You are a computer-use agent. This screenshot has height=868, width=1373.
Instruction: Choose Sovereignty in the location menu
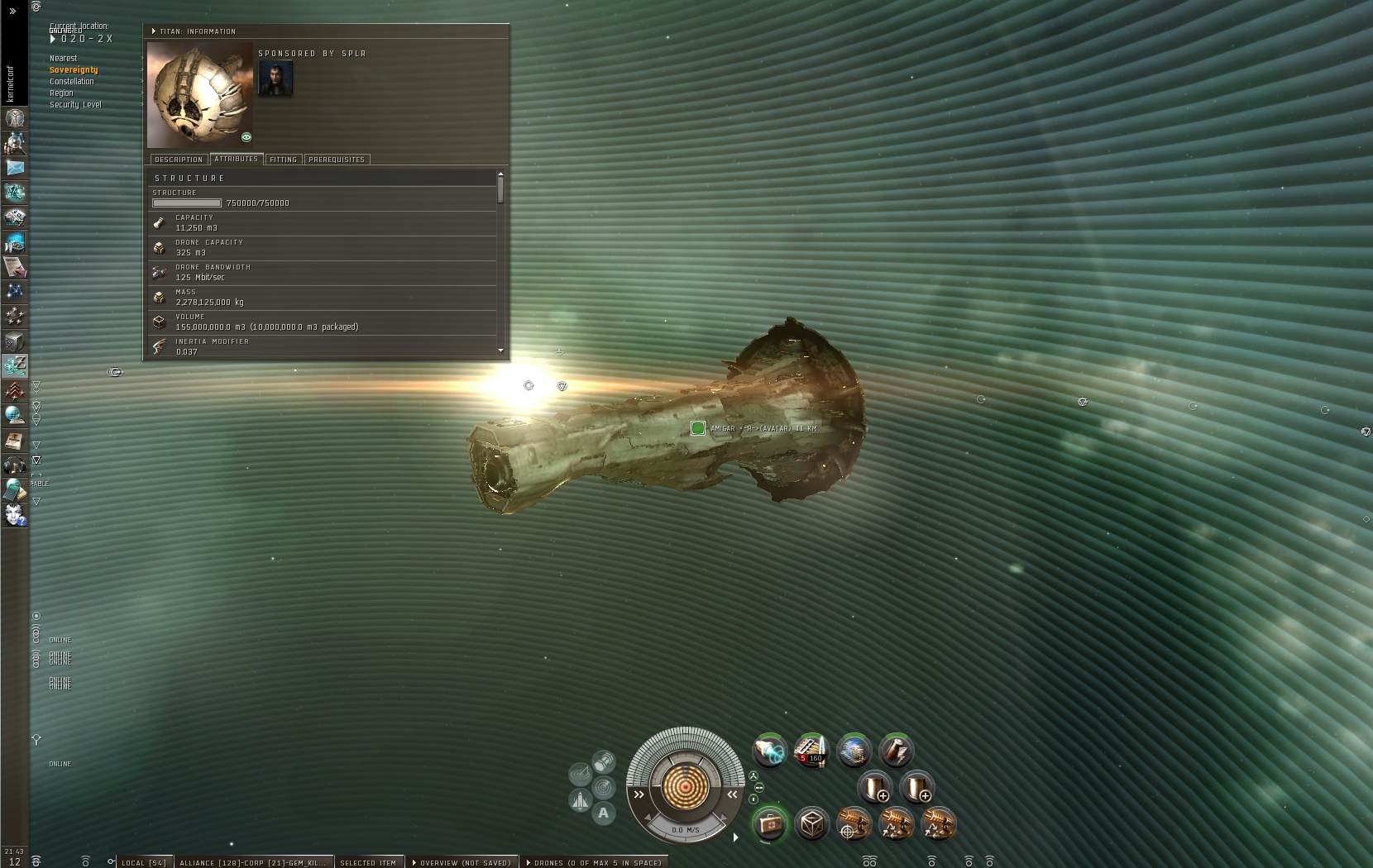pos(74,70)
